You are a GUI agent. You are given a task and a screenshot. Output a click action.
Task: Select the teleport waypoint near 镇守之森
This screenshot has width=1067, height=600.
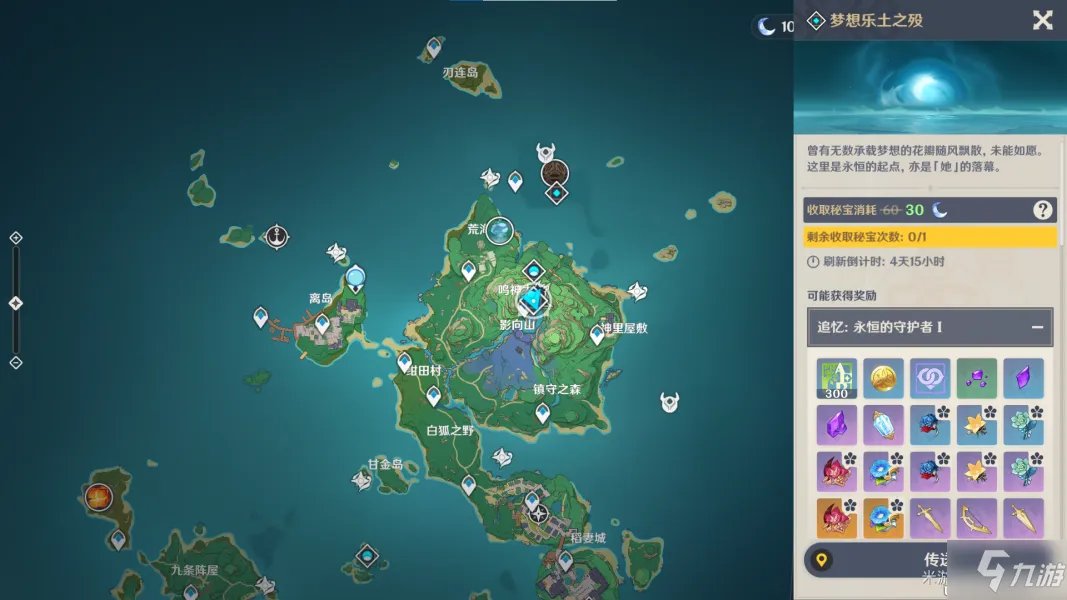pos(542,412)
